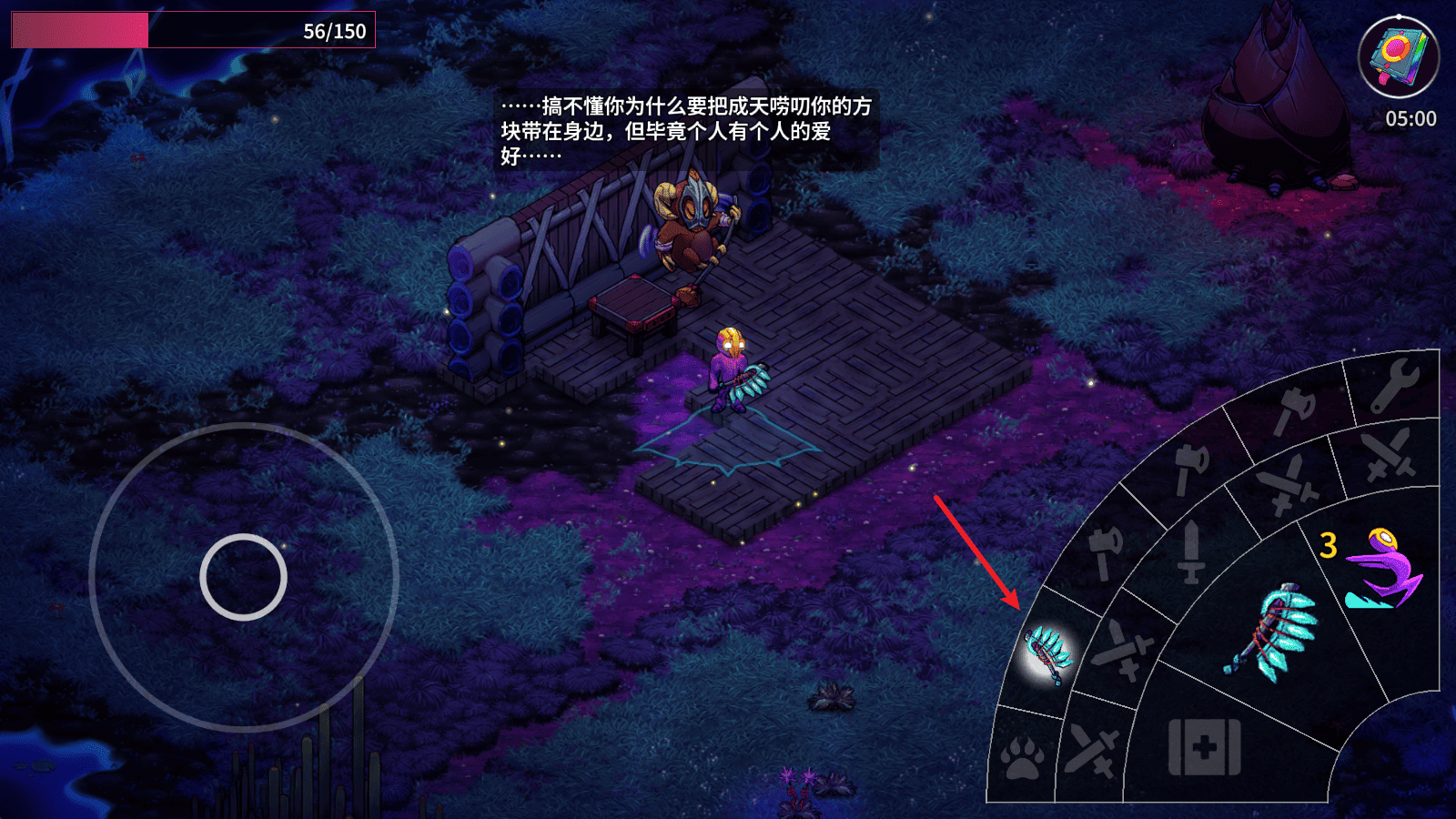Open the colorful journal book icon
Image resolution: width=1456 pixels, height=819 pixels.
tap(1398, 56)
